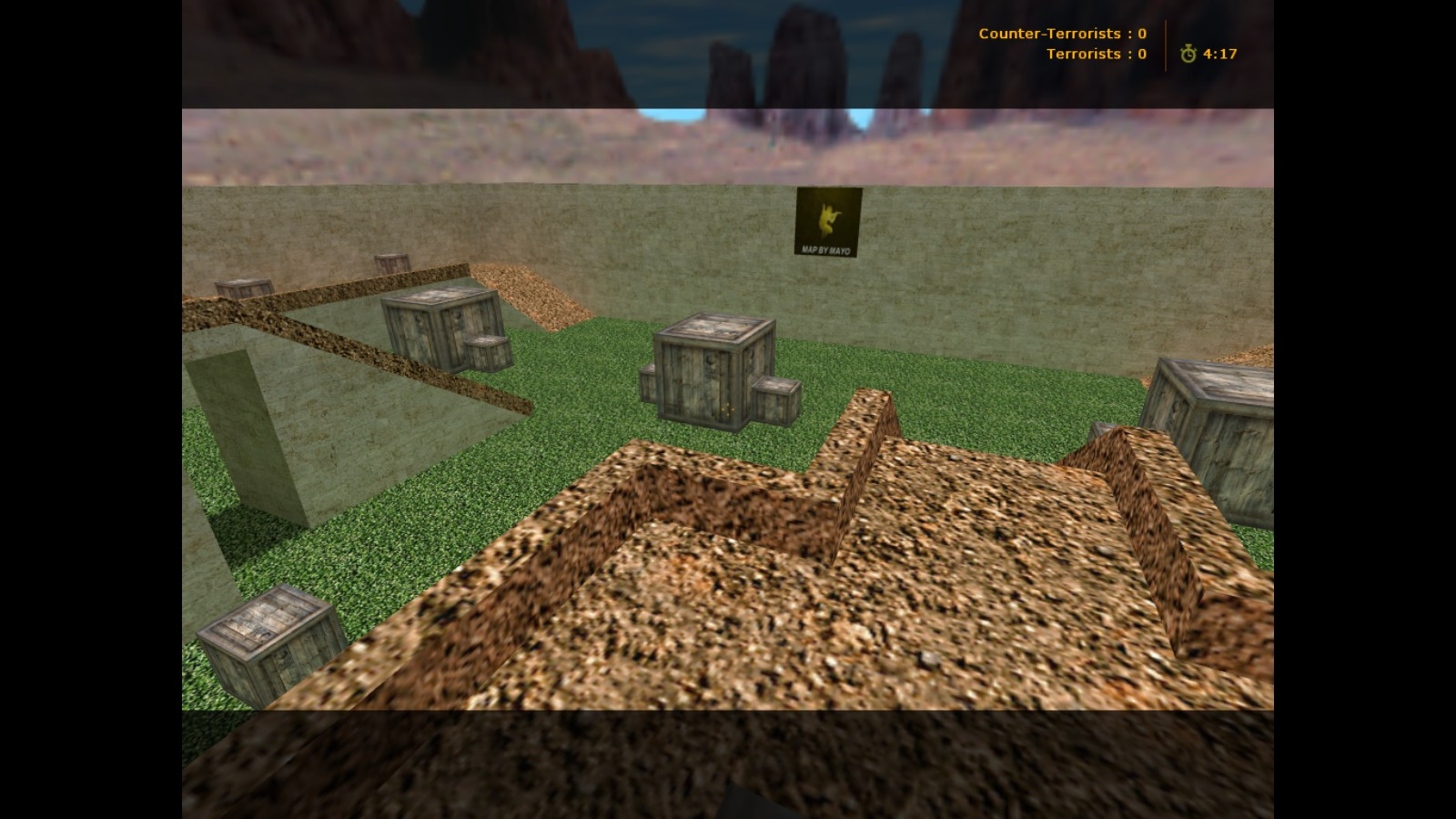Click the small crate beside the center crate
Viewport: 1456px width, 819px height.
773,400
